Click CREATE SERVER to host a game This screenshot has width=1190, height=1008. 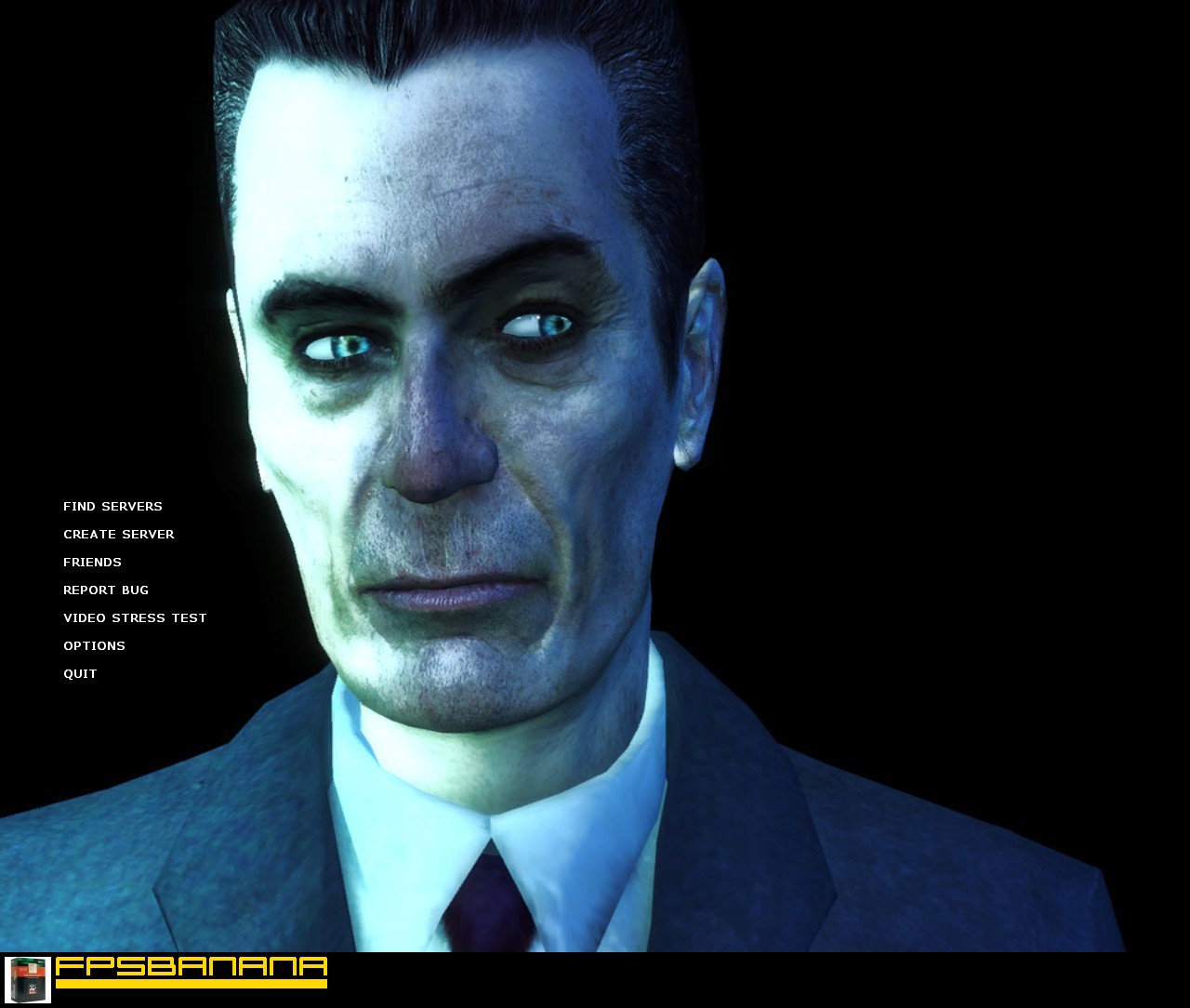click(118, 534)
